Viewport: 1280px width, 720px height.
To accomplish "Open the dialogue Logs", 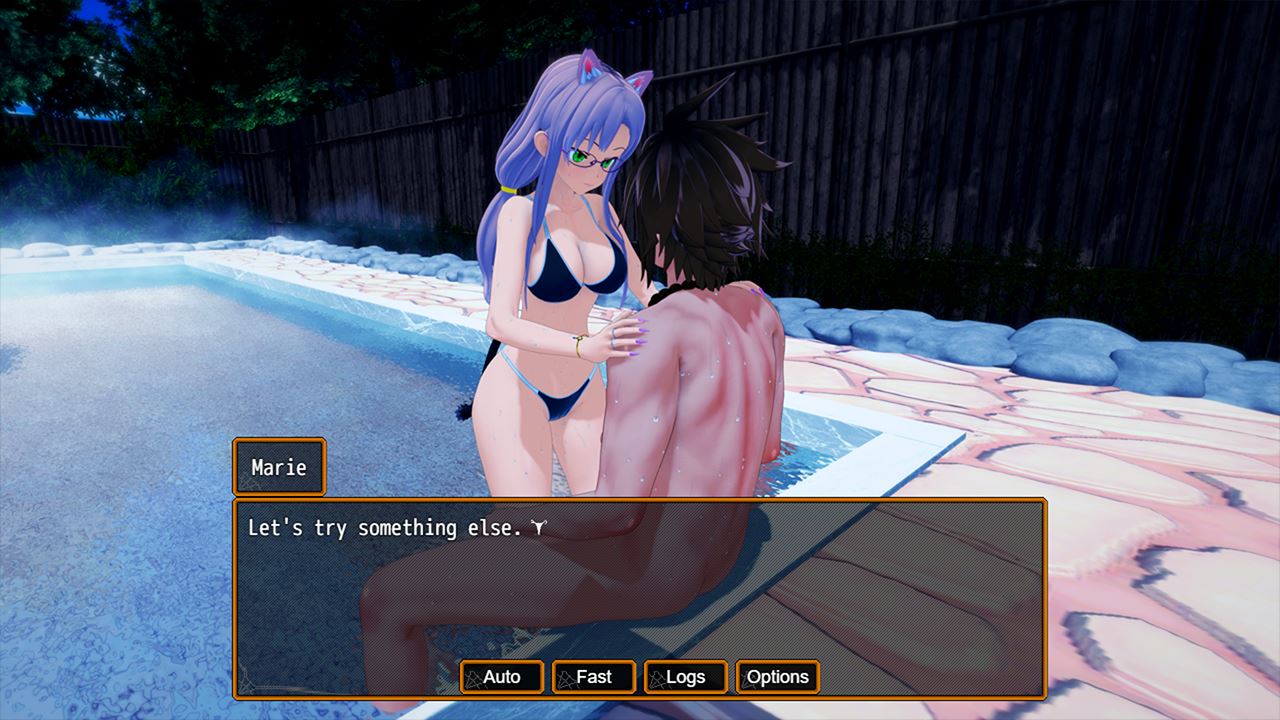I will 686,677.
